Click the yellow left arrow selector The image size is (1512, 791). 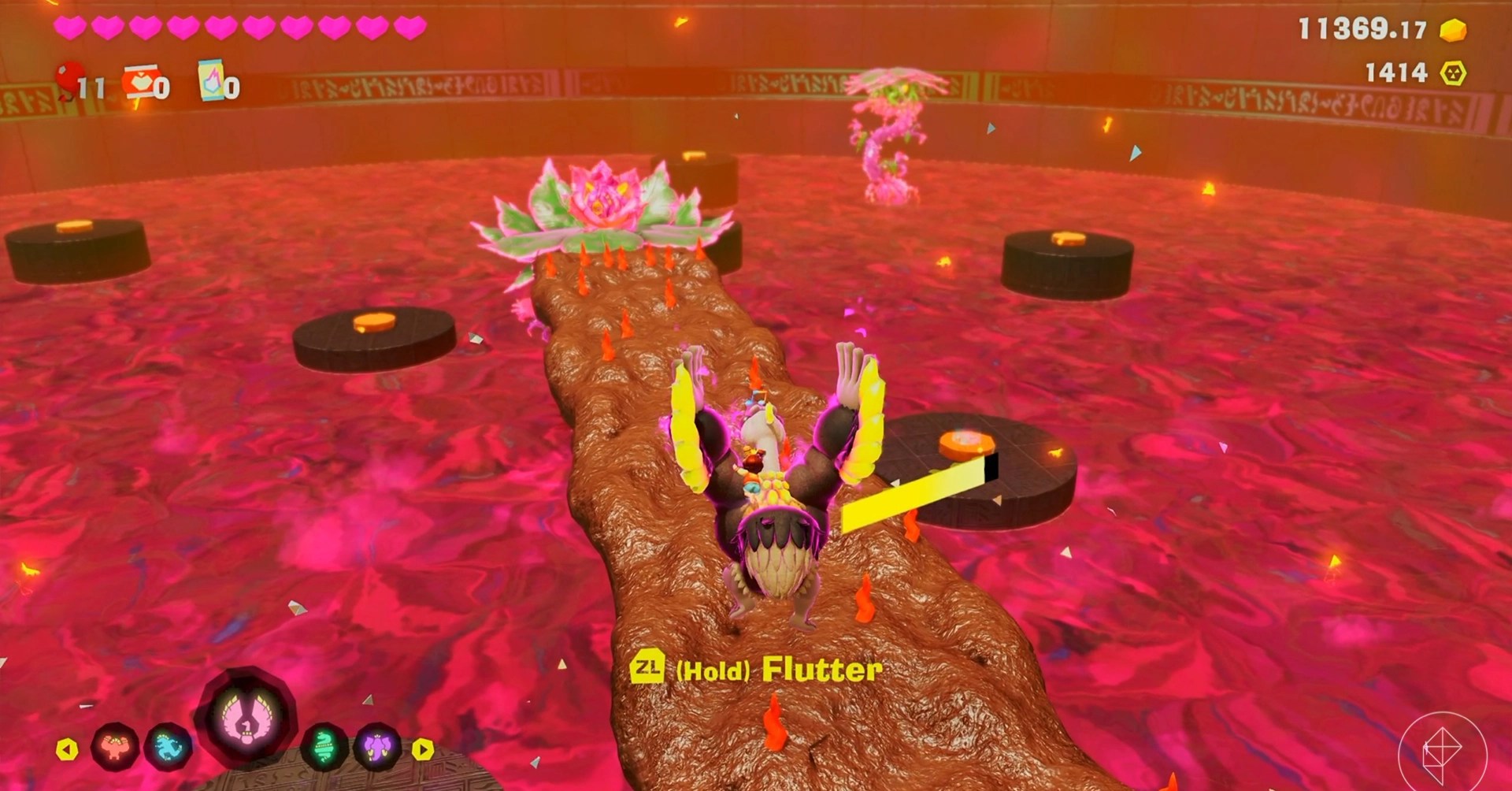pos(67,748)
